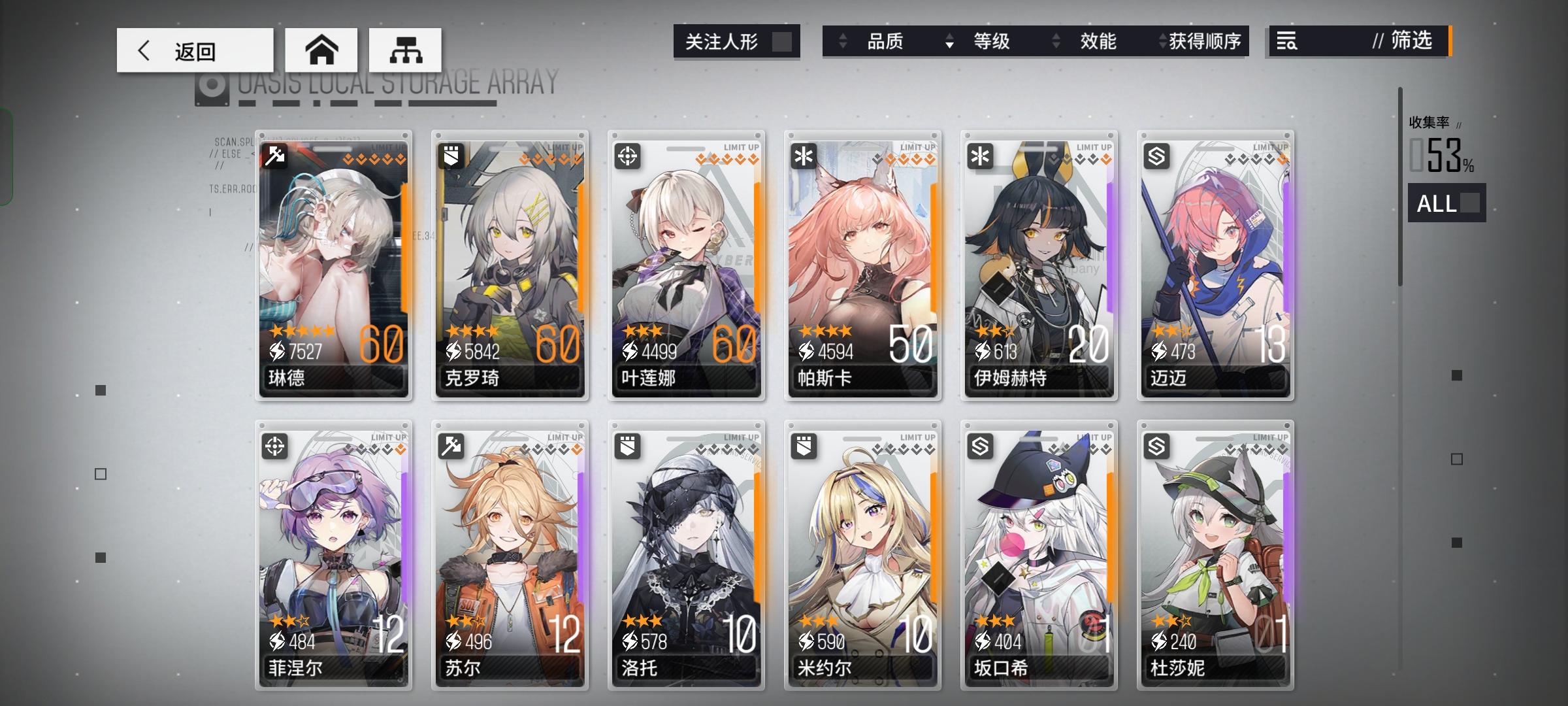Viewport: 1568px width, 706px height.
Task: Select the sniper crosshair icon on 叶莲娜's card
Action: click(x=628, y=154)
